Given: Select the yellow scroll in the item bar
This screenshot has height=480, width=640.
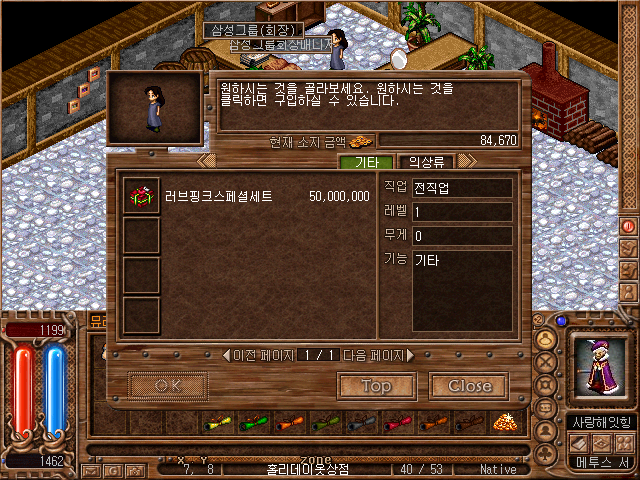Looking at the screenshot, I should coord(218,422).
